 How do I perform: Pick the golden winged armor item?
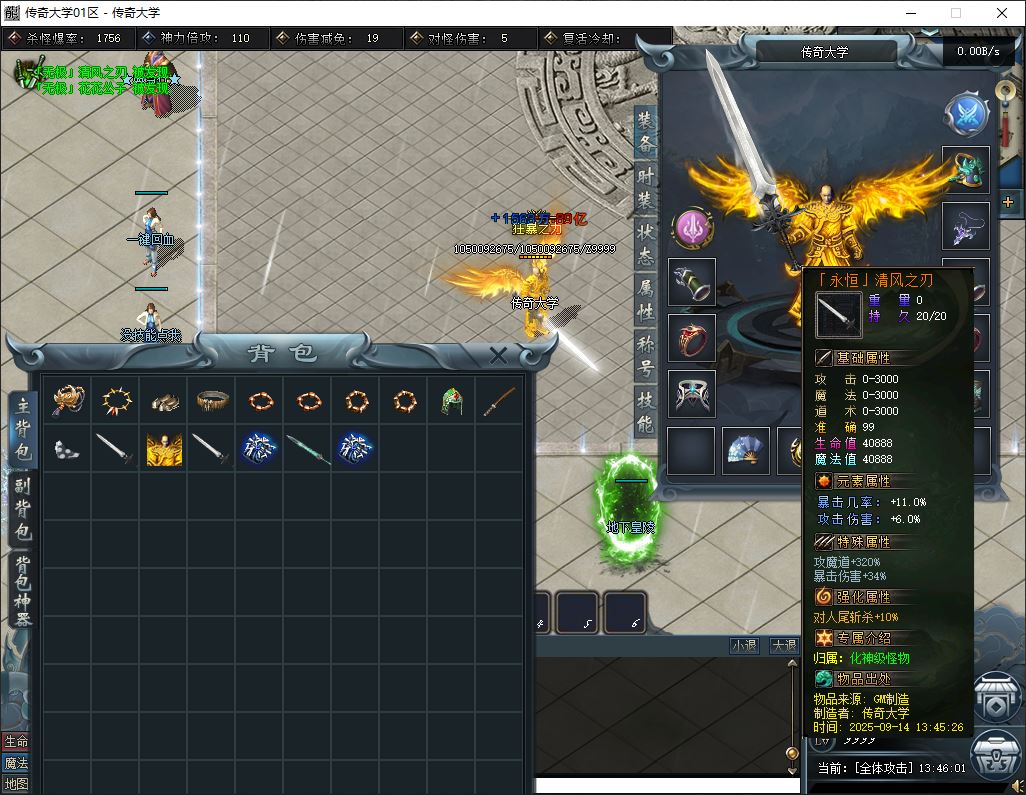pos(164,450)
